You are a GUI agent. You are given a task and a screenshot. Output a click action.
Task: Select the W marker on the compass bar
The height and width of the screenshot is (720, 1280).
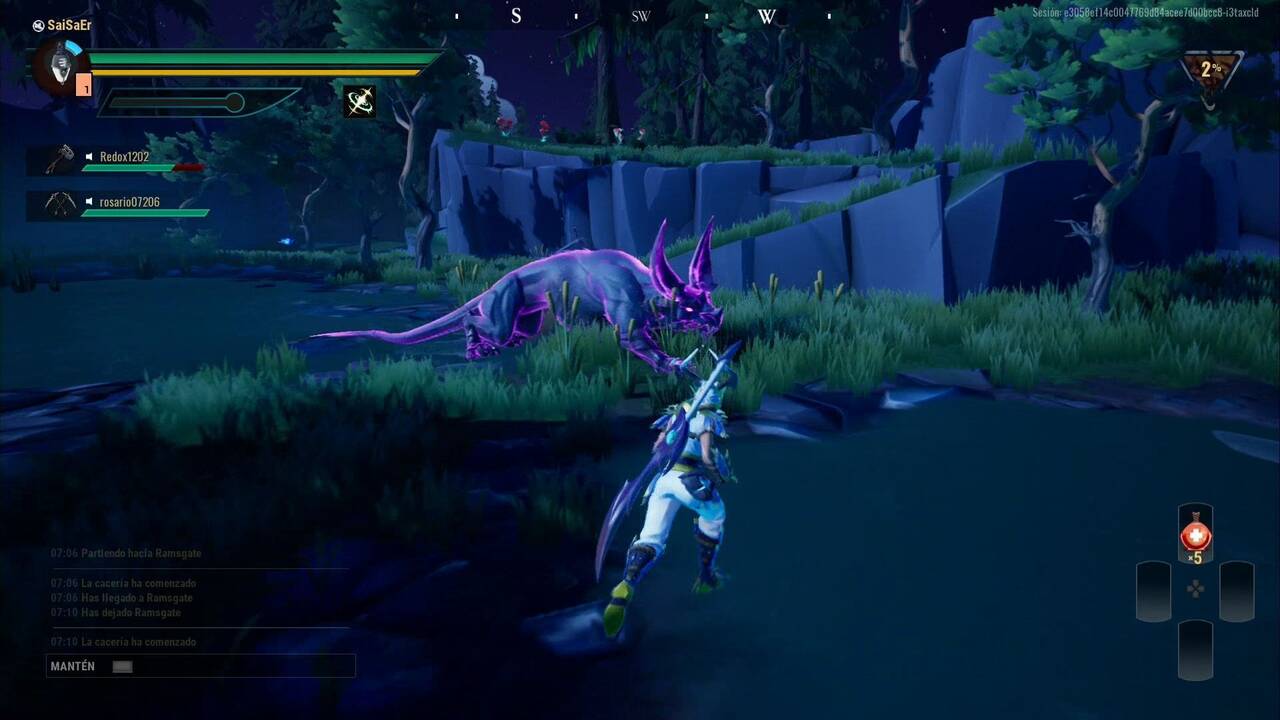(765, 16)
